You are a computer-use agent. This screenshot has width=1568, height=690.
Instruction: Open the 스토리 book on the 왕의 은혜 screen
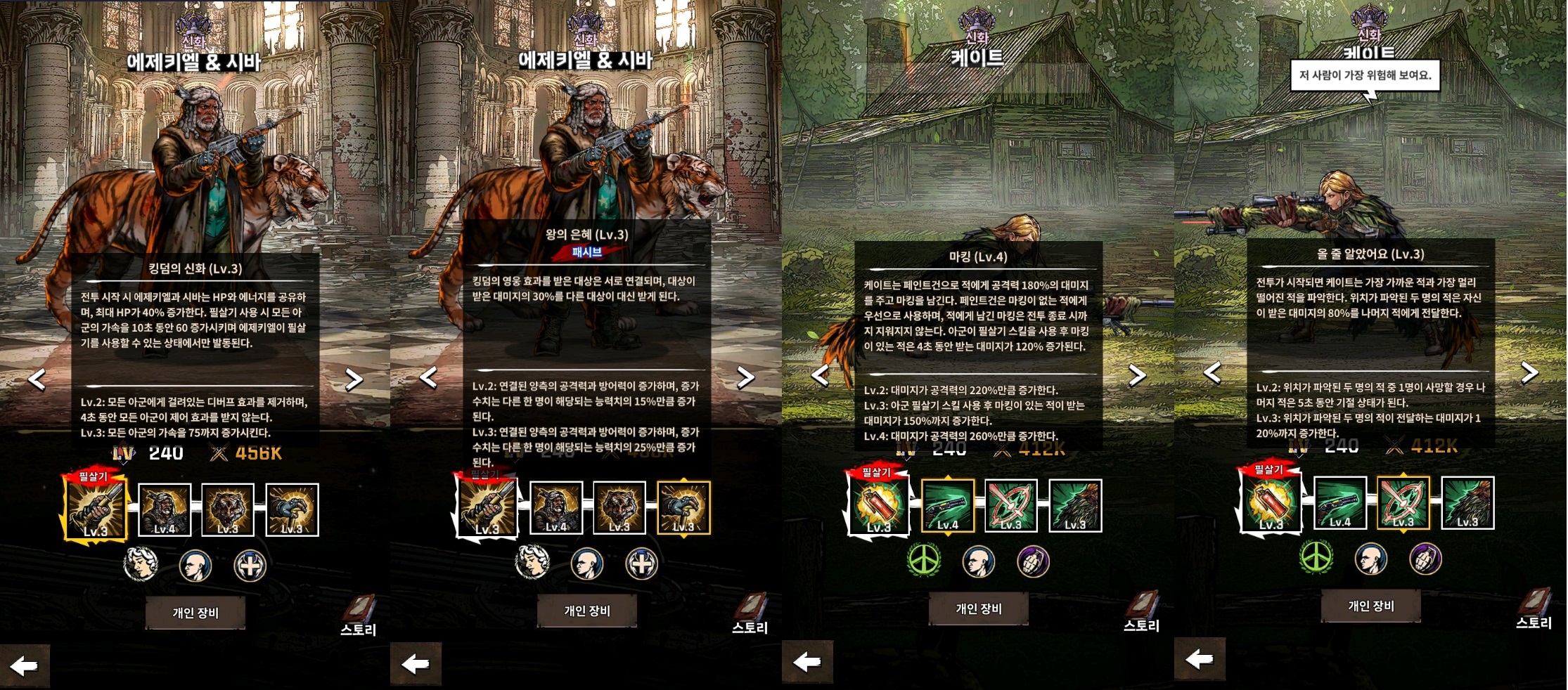tap(750, 613)
